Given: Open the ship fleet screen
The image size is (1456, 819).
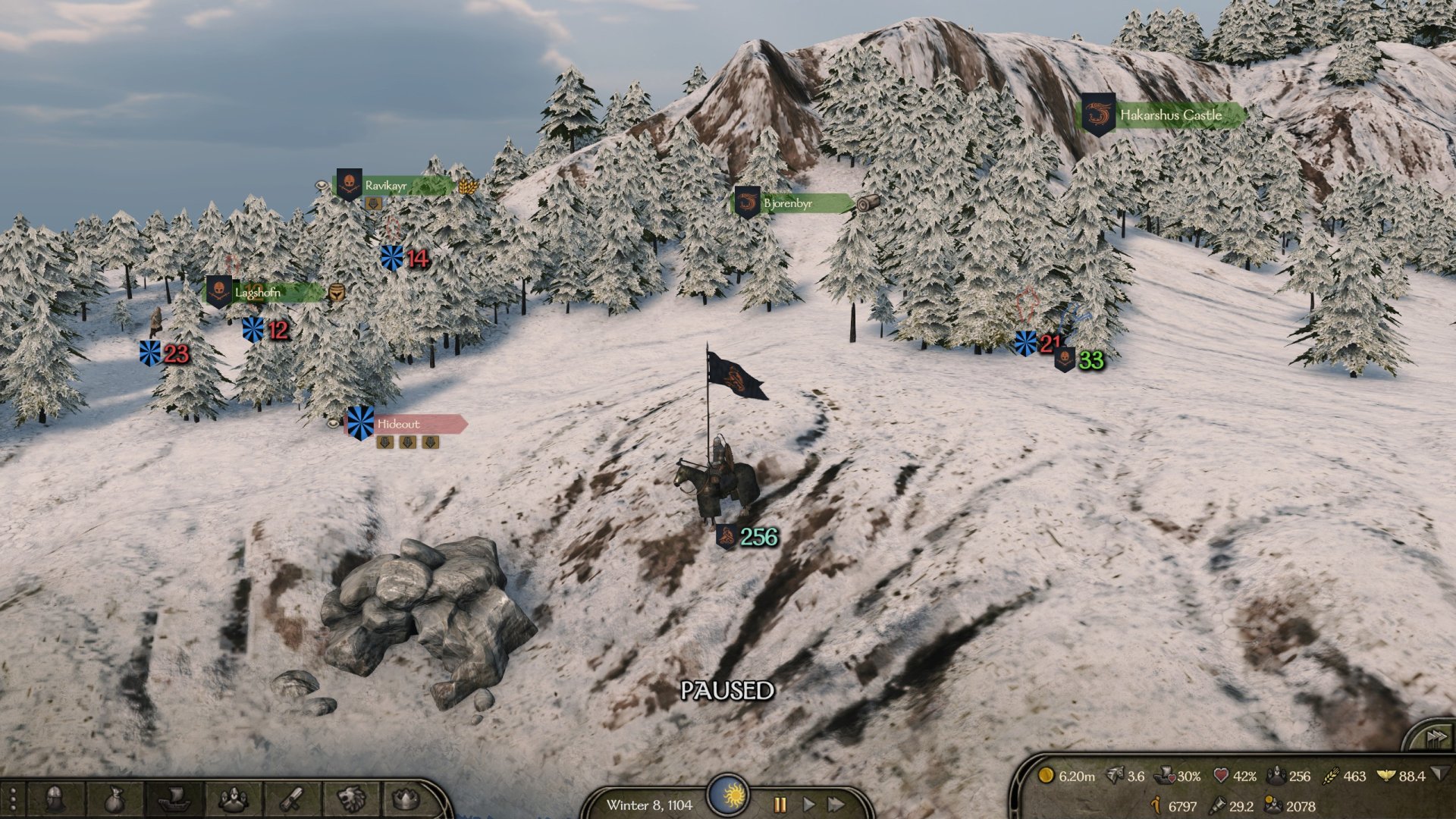Looking at the screenshot, I should click(x=173, y=799).
